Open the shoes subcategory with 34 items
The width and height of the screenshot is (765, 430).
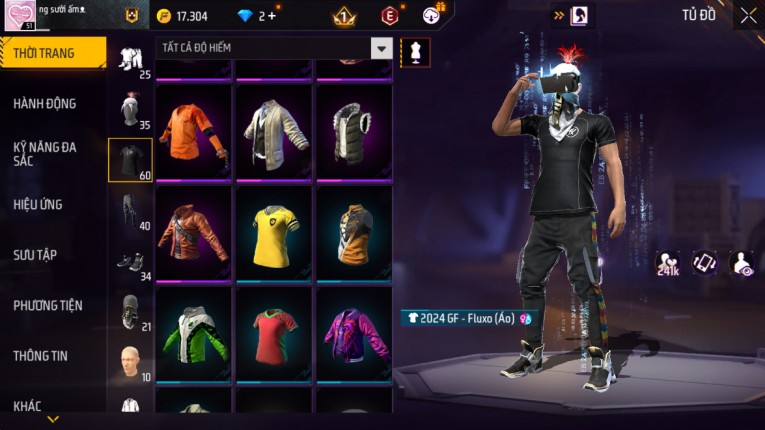point(130,262)
